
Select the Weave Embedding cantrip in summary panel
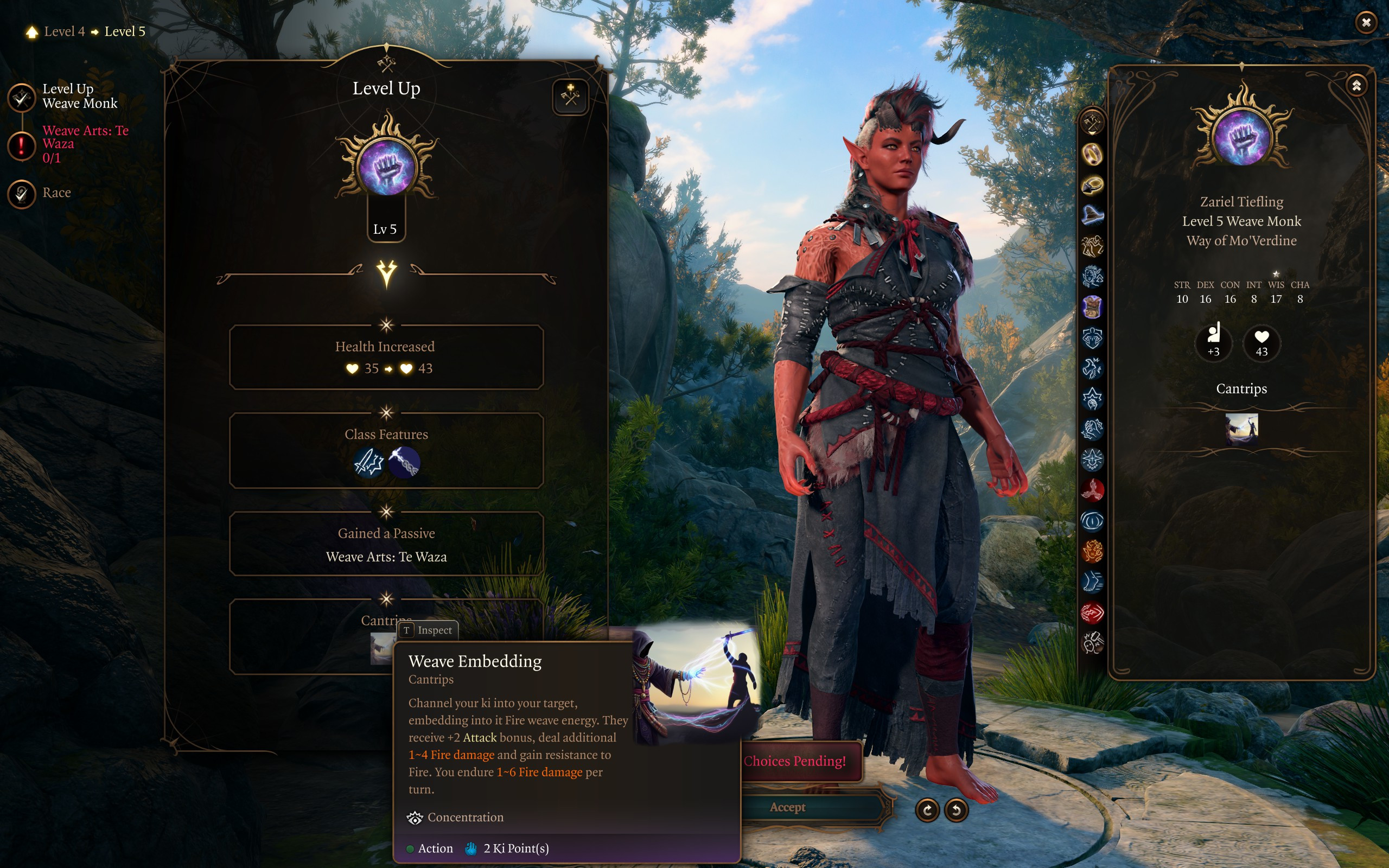[1241, 429]
